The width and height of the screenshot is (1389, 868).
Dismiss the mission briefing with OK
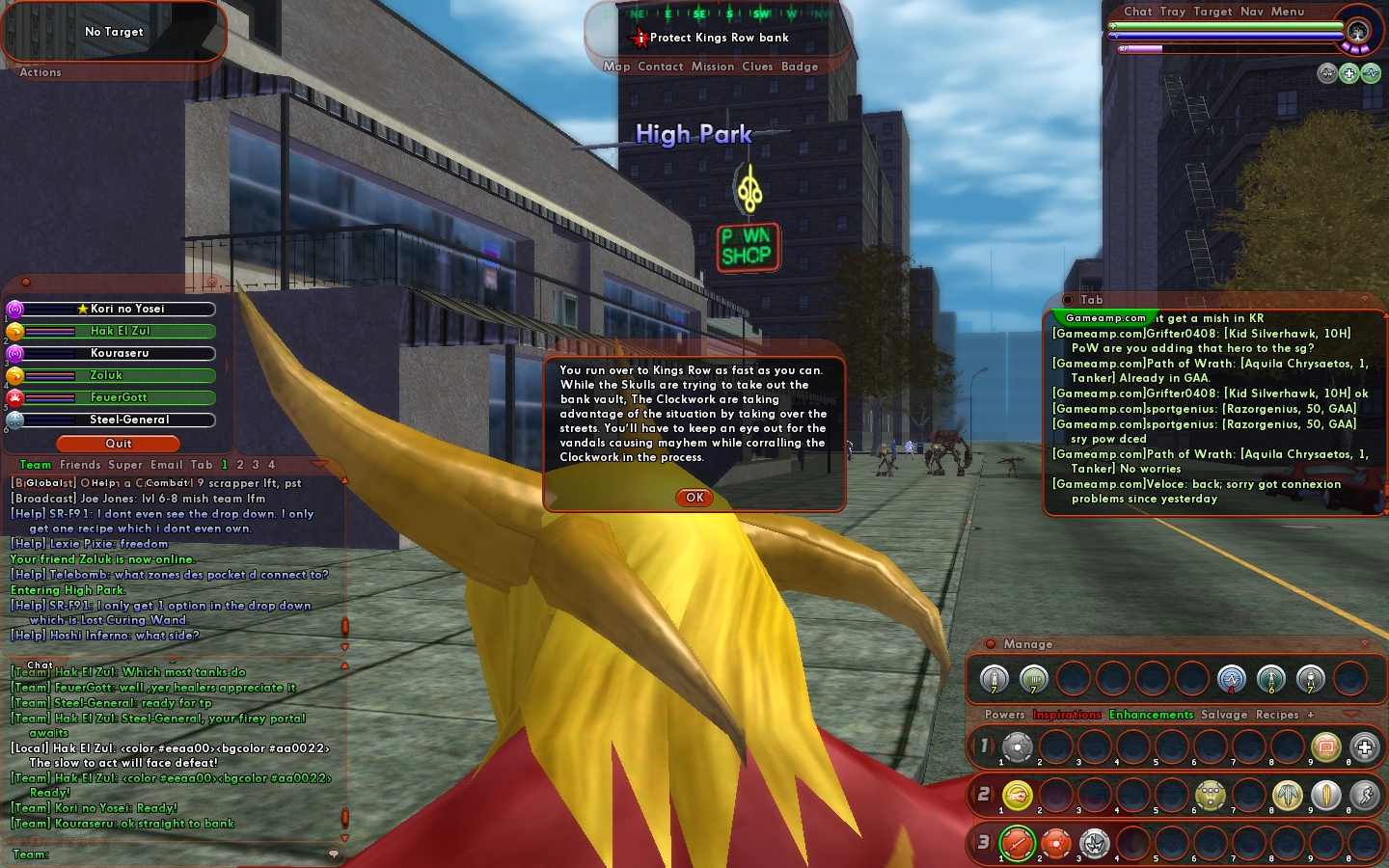694,498
